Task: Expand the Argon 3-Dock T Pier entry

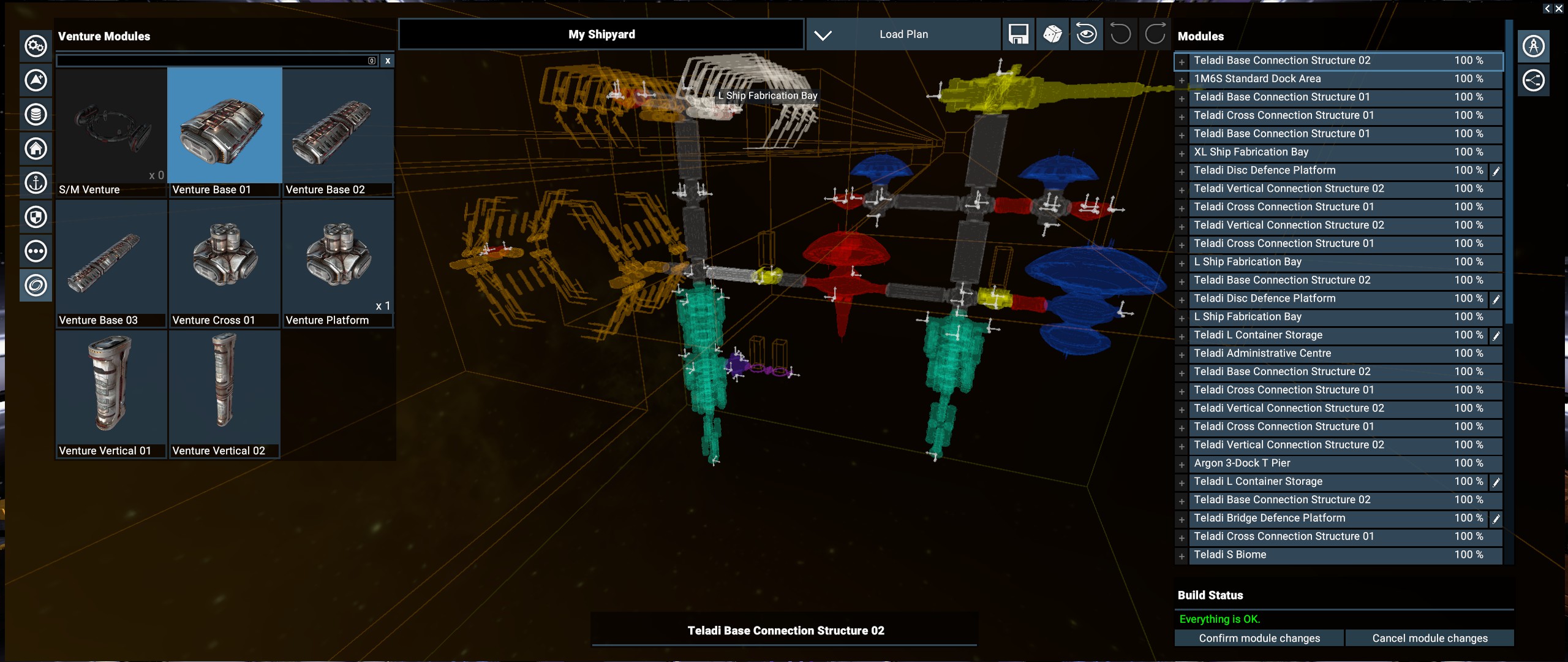Action: tap(1182, 465)
